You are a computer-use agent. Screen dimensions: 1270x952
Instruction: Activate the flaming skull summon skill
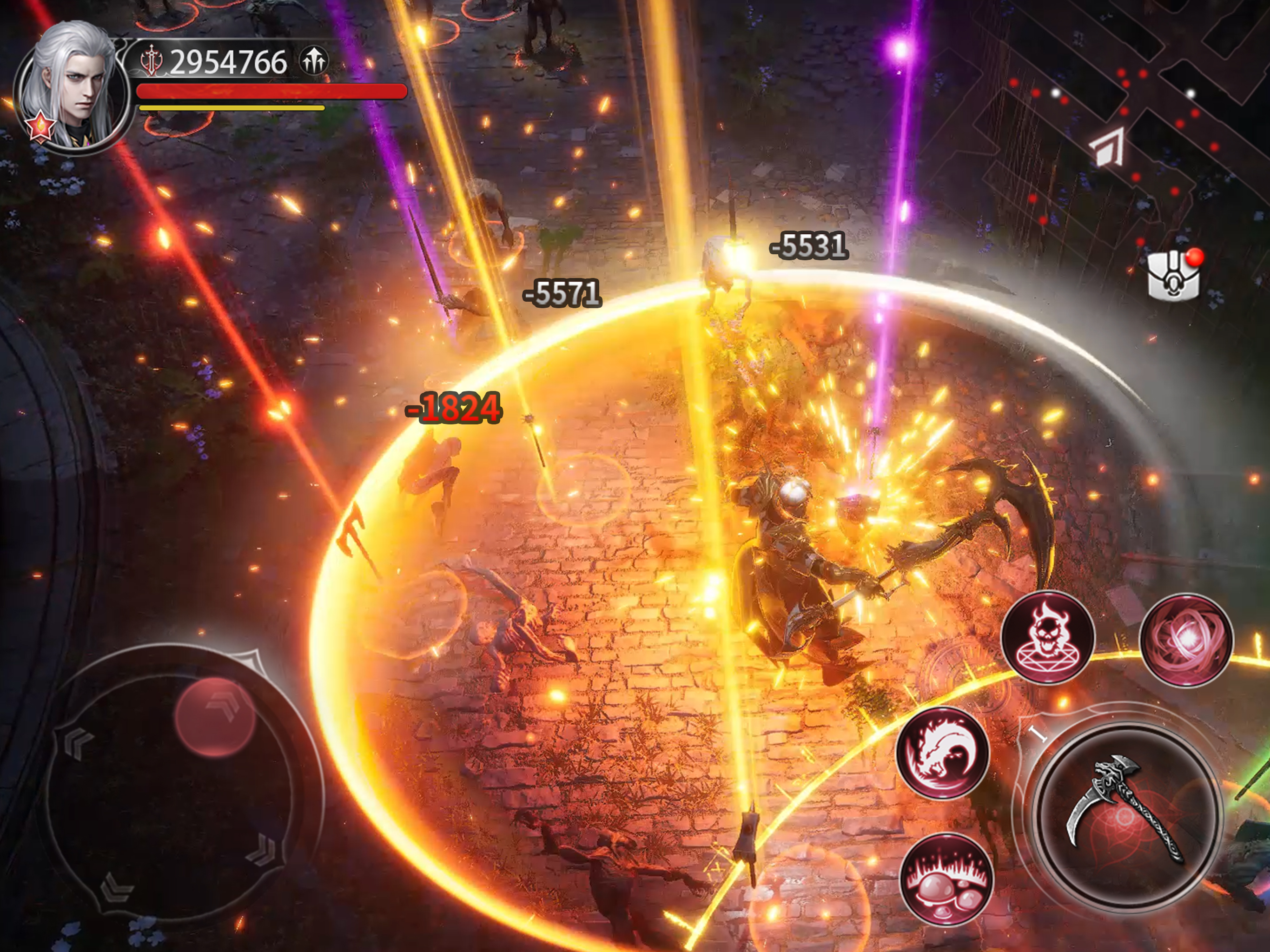pos(1048,637)
